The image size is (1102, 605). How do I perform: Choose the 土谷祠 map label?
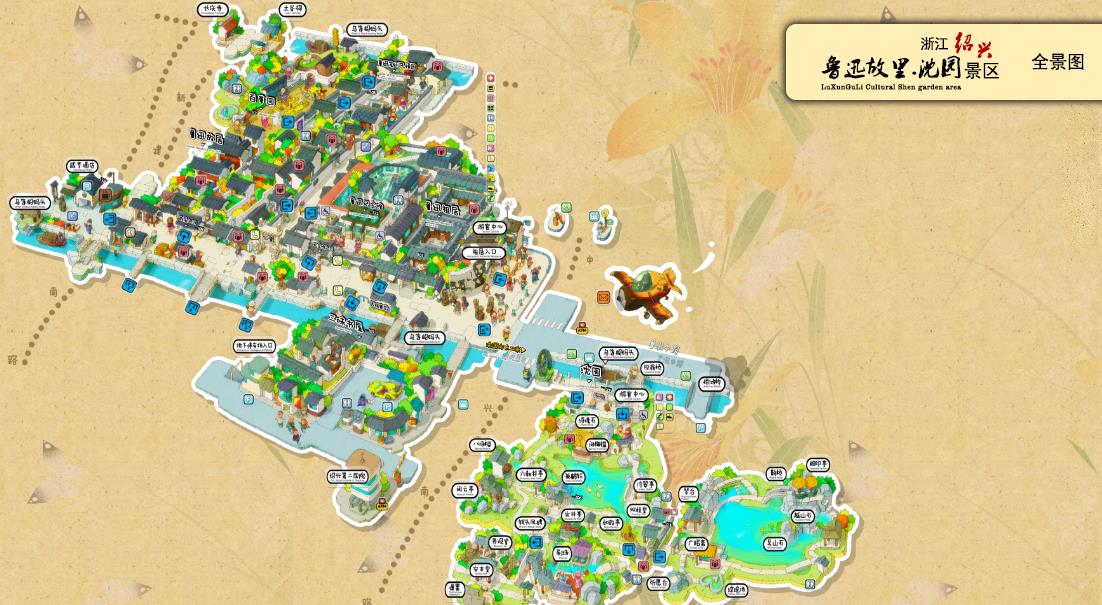(292, 9)
